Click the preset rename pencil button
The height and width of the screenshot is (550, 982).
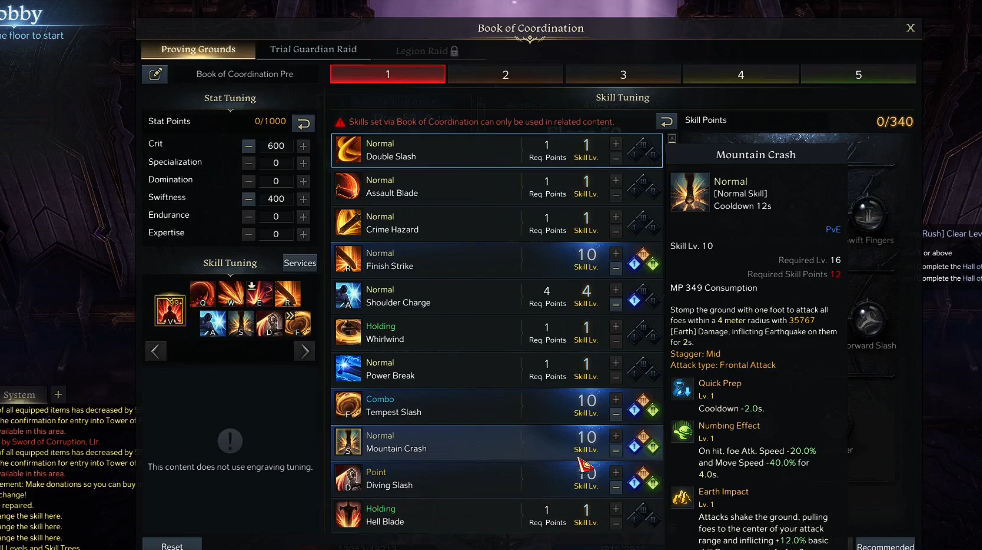point(155,74)
